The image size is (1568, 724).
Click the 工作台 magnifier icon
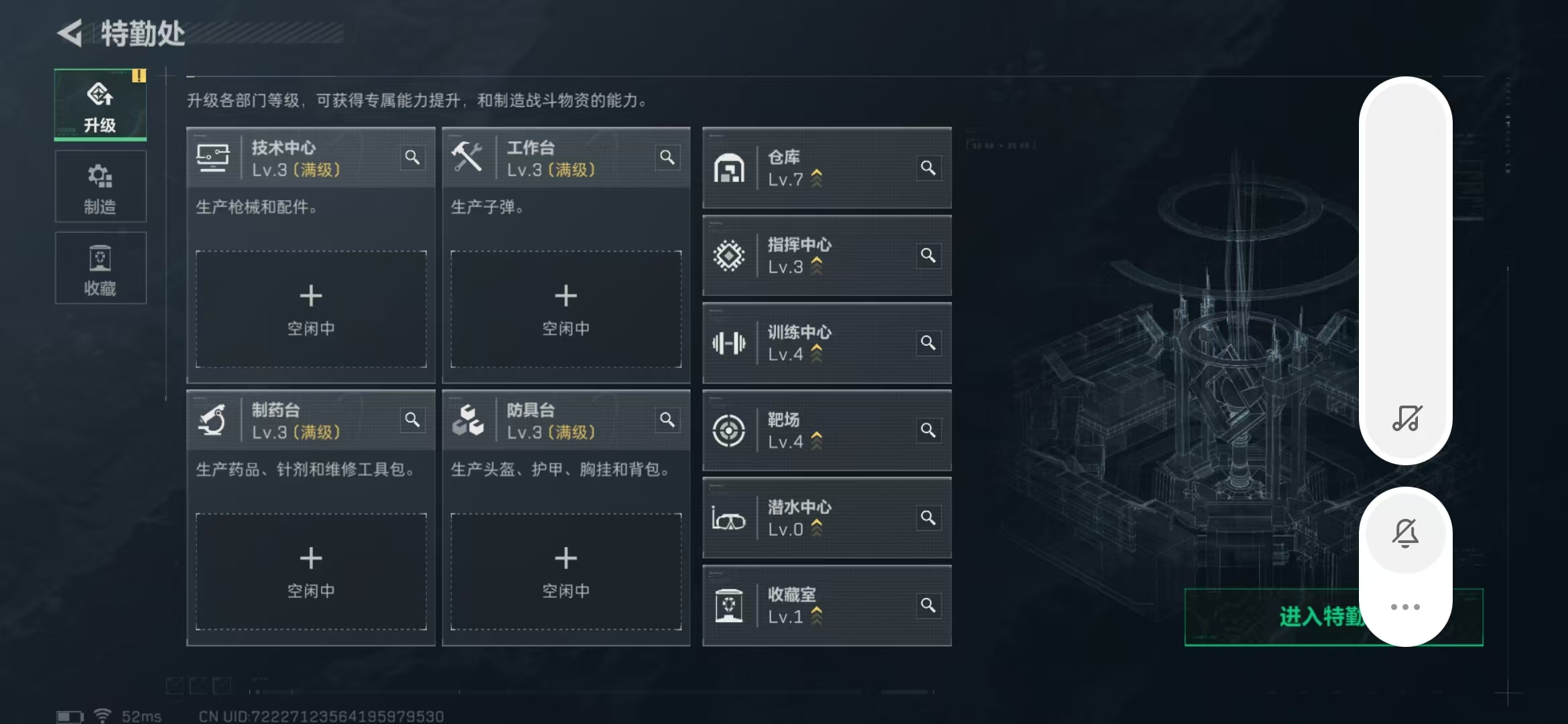point(668,157)
